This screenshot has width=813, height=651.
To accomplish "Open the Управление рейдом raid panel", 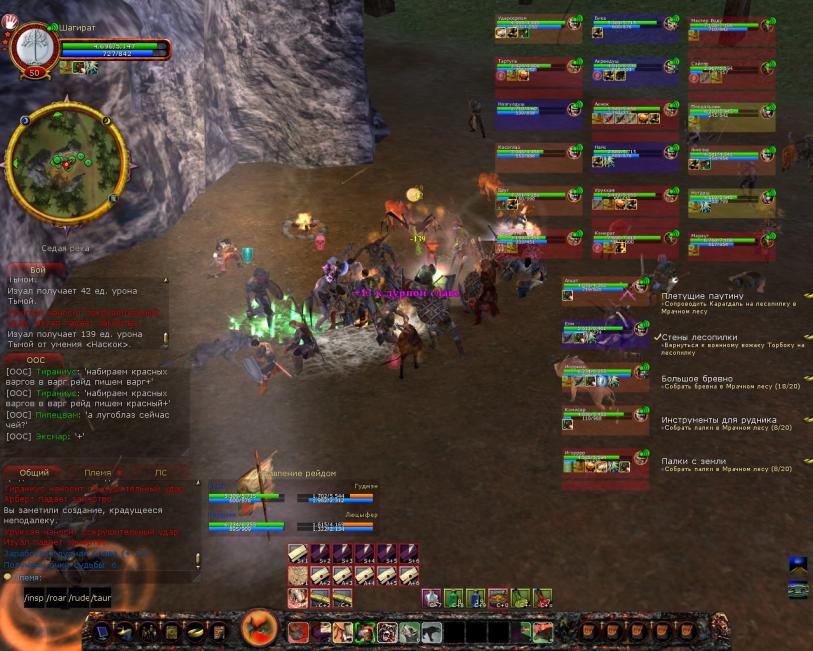I will point(300,473).
